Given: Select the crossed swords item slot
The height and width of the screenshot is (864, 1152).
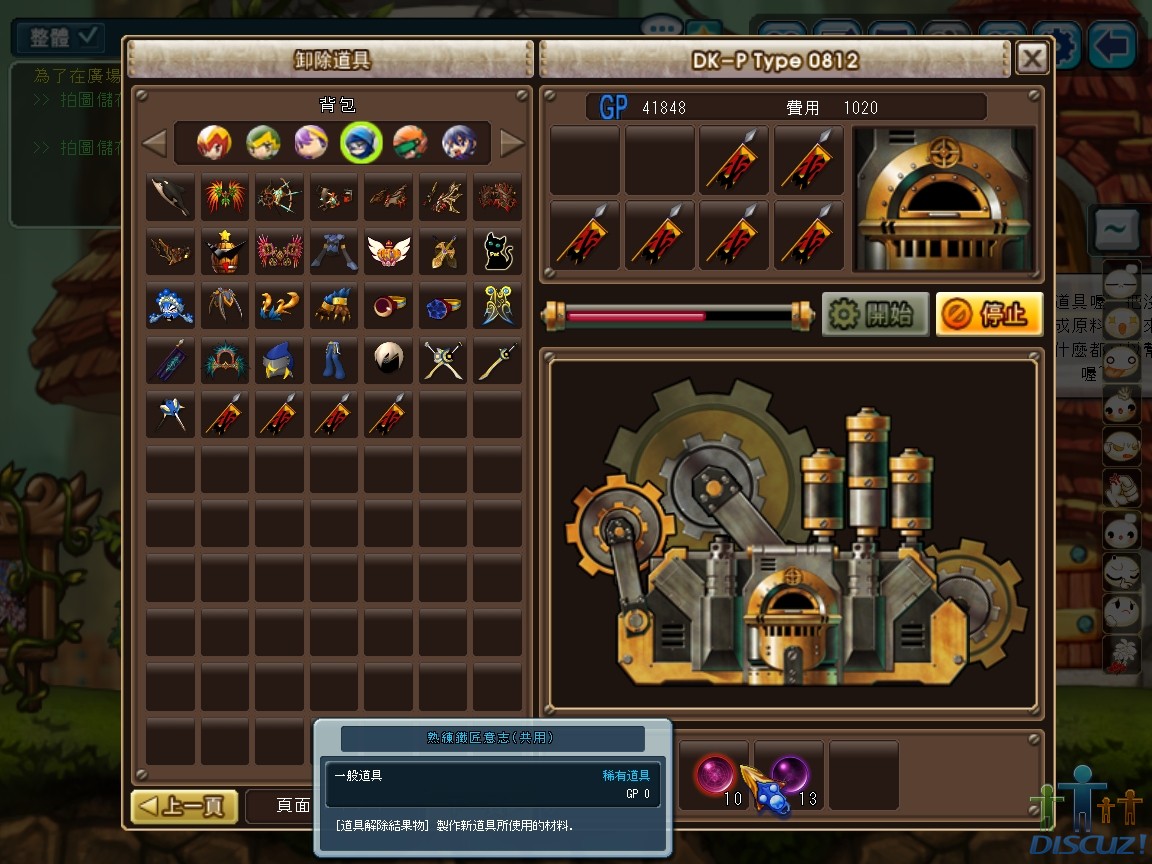Looking at the screenshot, I should click(x=442, y=360).
